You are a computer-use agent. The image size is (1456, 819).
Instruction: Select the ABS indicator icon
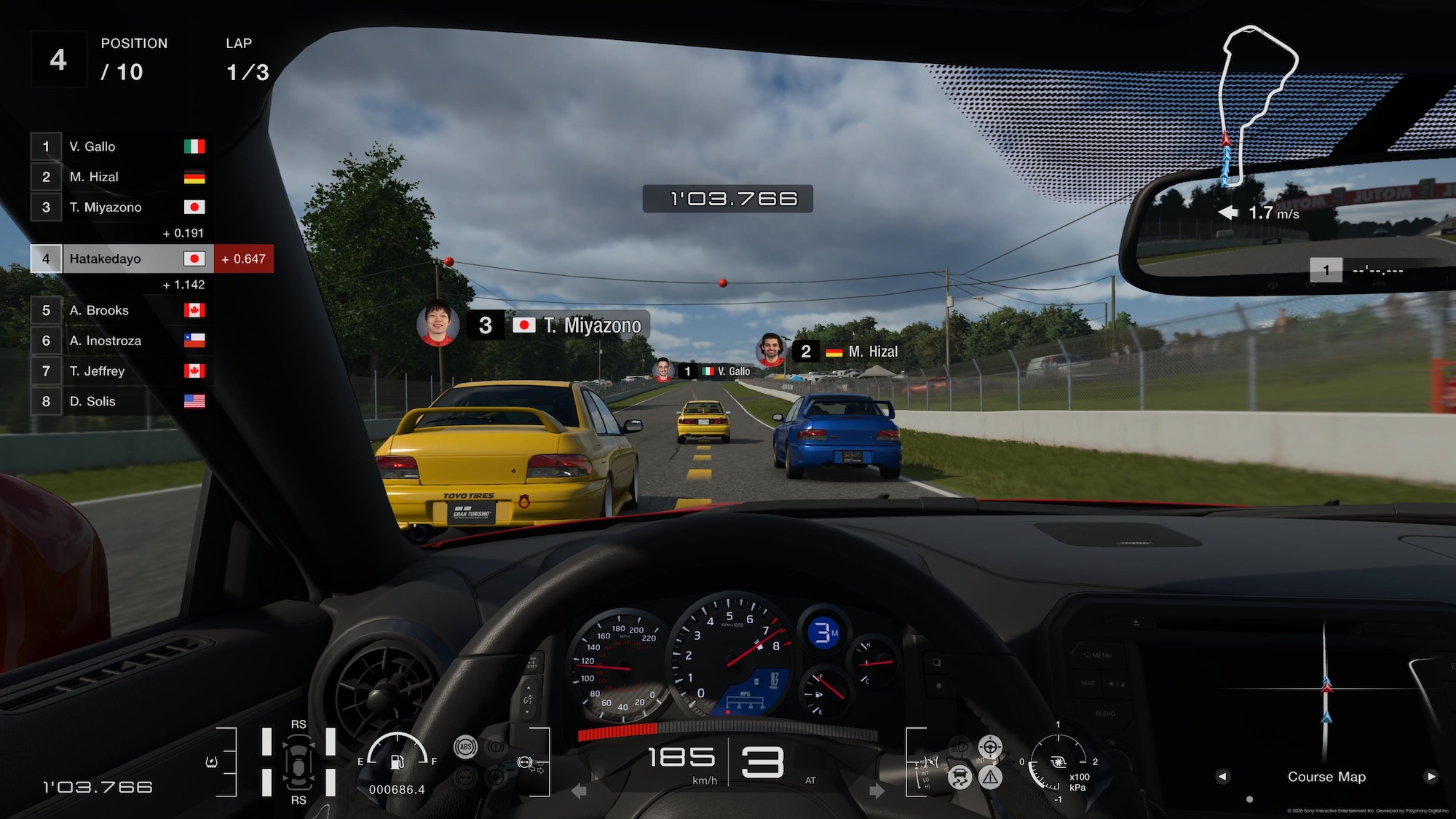466,747
